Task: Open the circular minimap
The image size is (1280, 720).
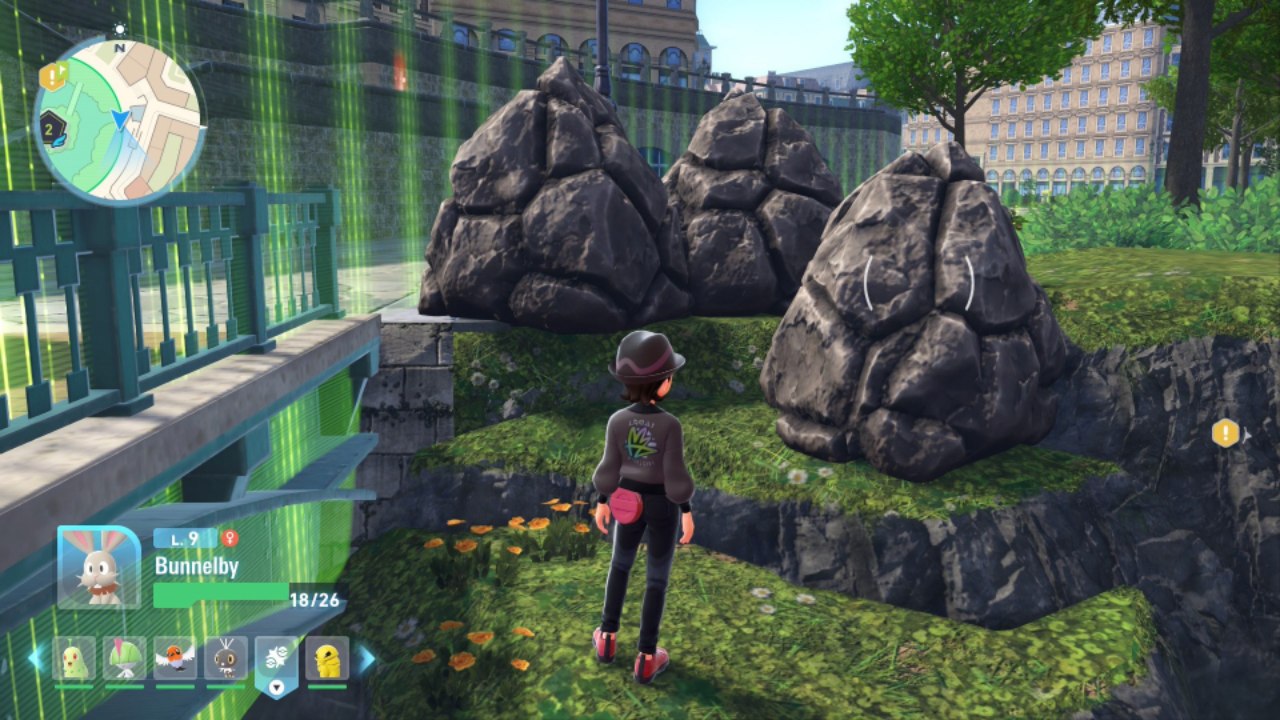Action: coord(119,120)
